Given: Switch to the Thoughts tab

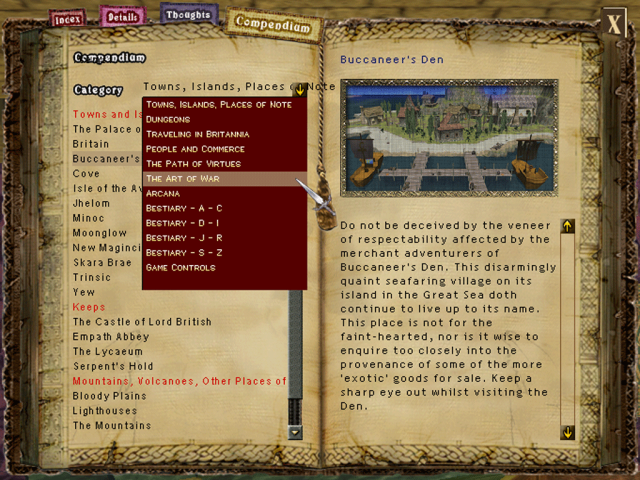Looking at the screenshot, I should coord(187,15).
